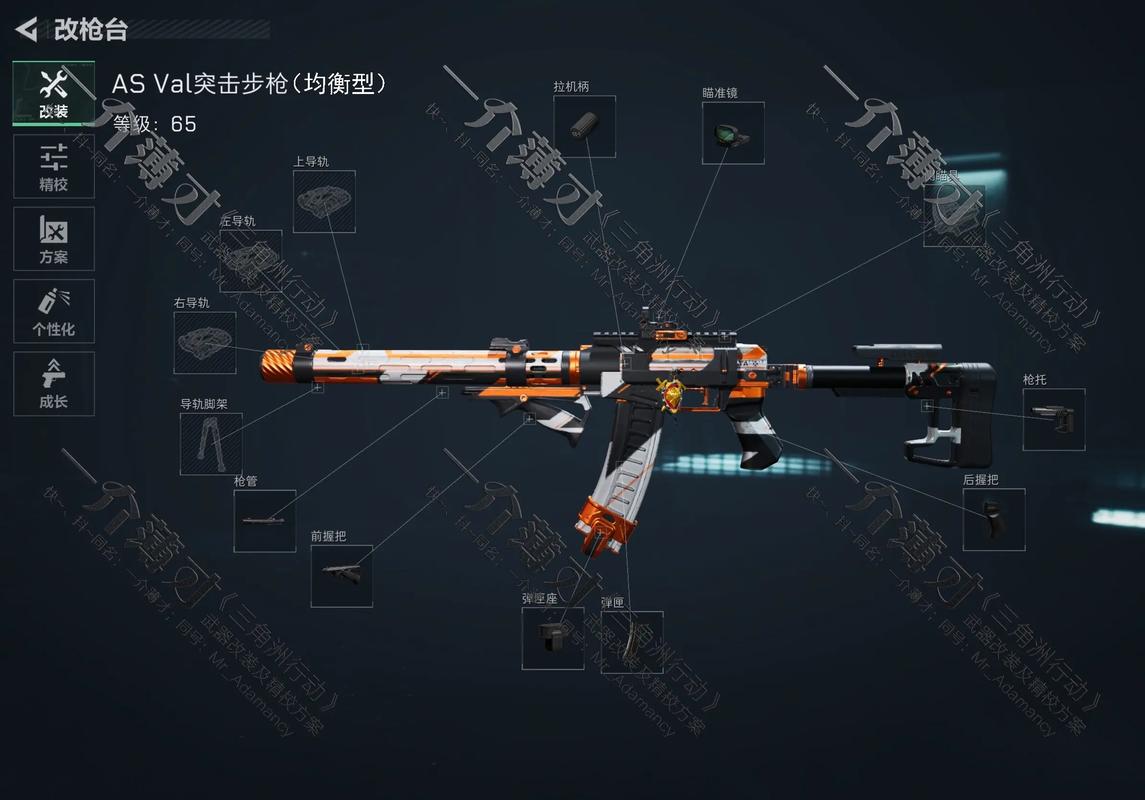
Task: Open the 方案 tab
Action: [54, 239]
